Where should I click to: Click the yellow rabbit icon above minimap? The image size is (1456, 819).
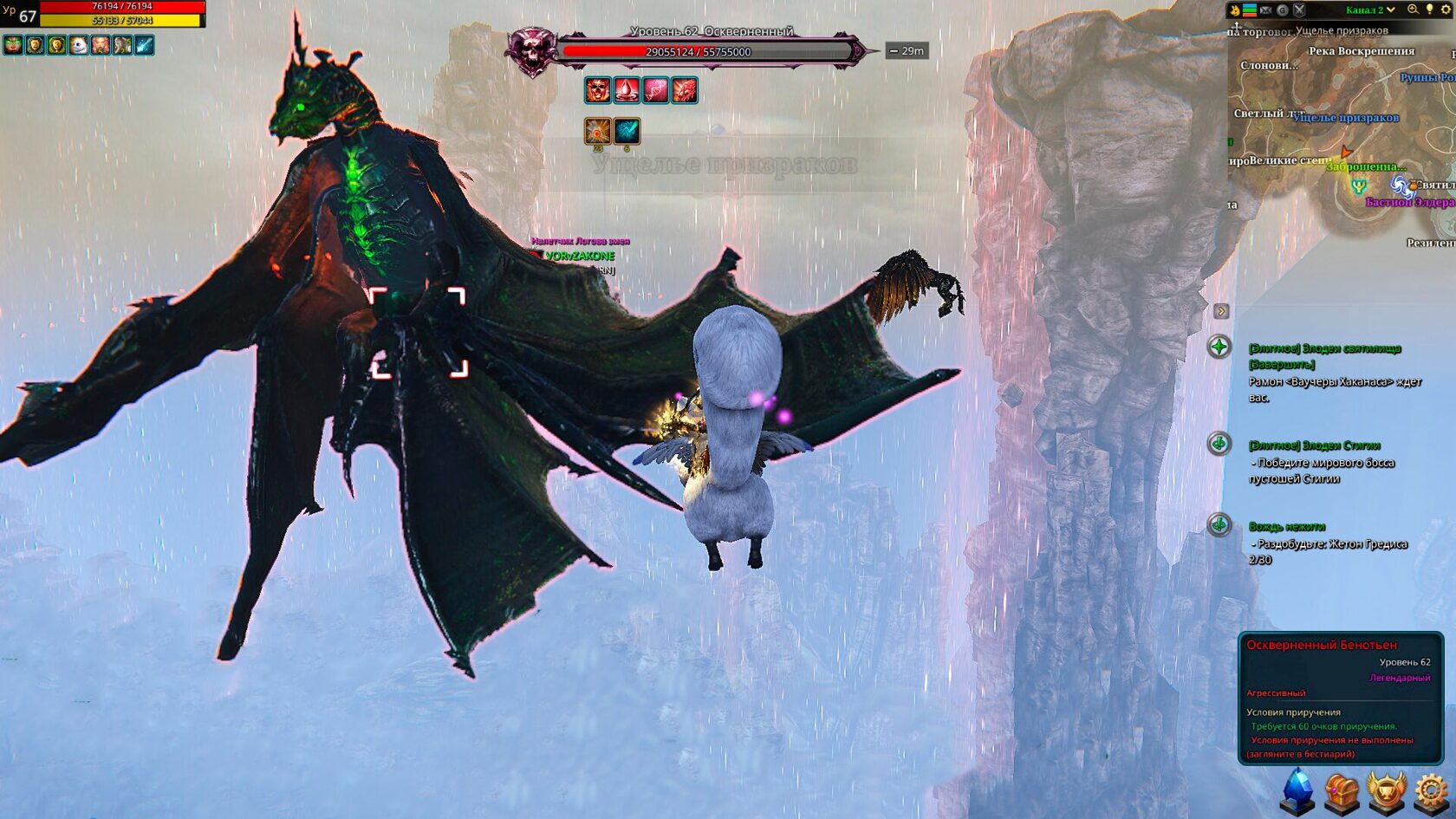1234,10
